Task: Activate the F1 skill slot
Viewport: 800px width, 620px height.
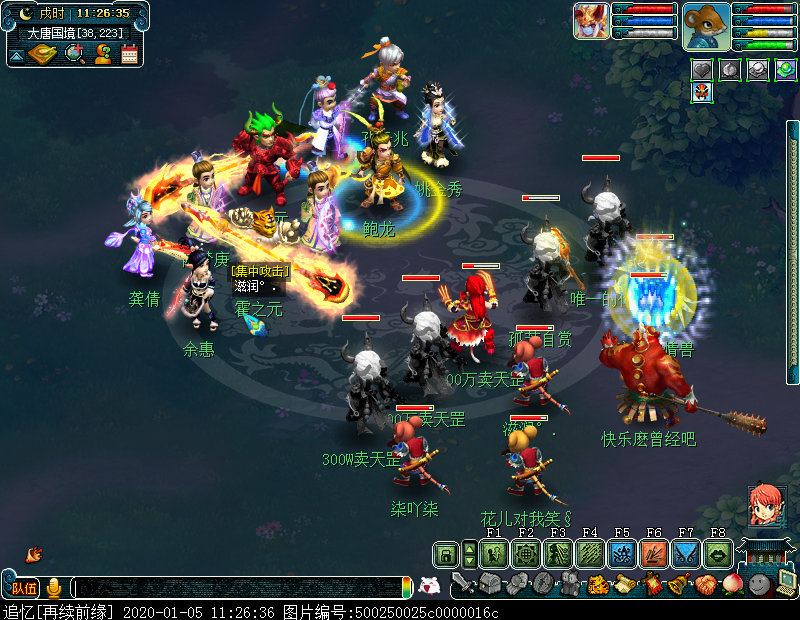Action: click(x=493, y=554)
